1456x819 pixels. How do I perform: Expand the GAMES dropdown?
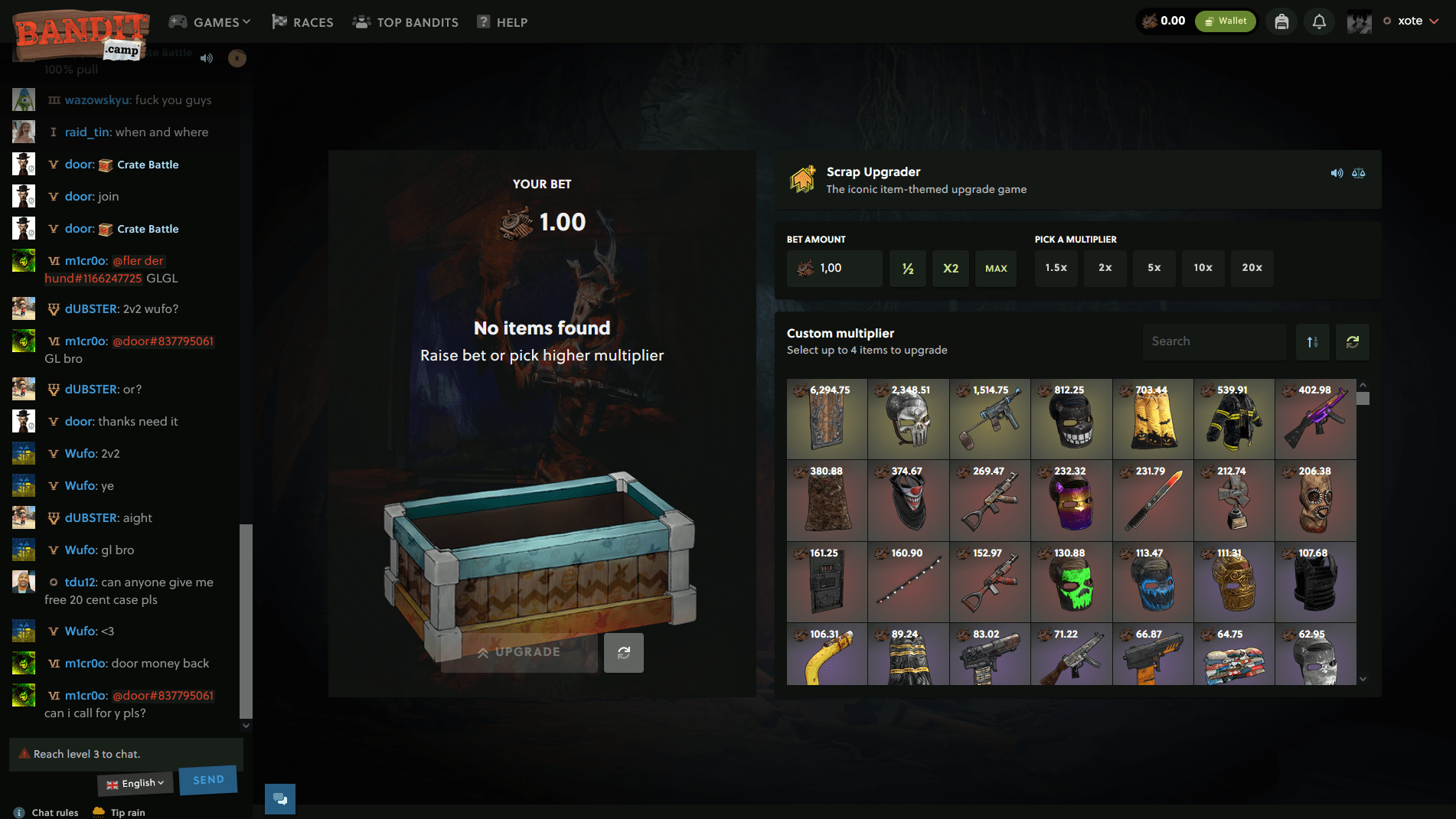[210, 21]
